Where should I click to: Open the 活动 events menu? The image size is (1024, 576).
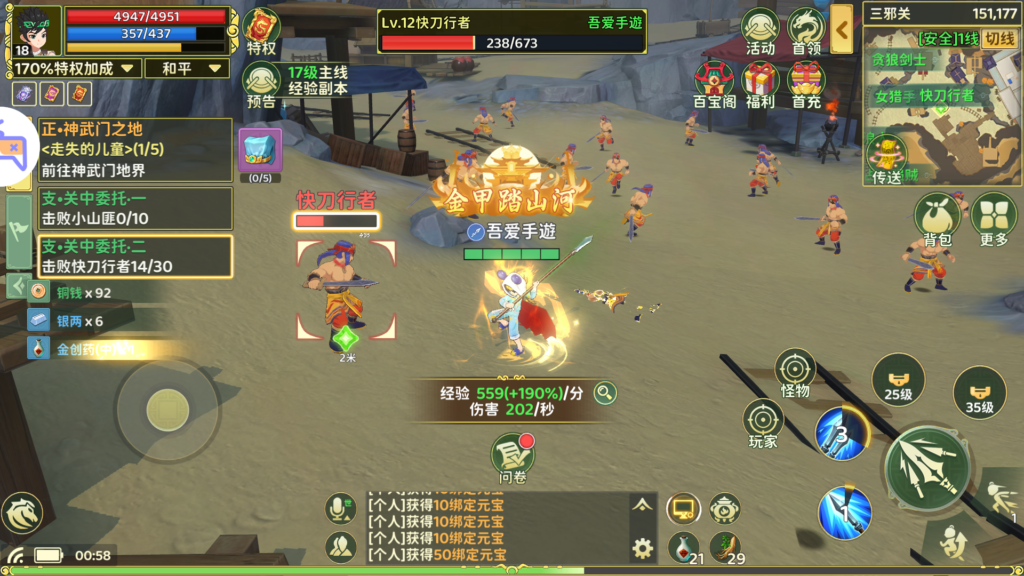point(760,31)
